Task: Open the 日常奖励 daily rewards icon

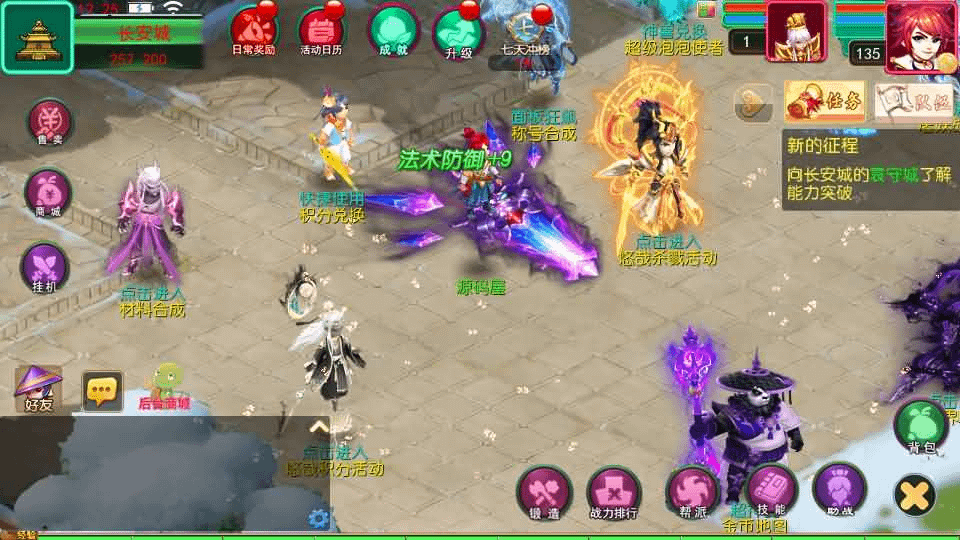Action: [x=252, y=31]
